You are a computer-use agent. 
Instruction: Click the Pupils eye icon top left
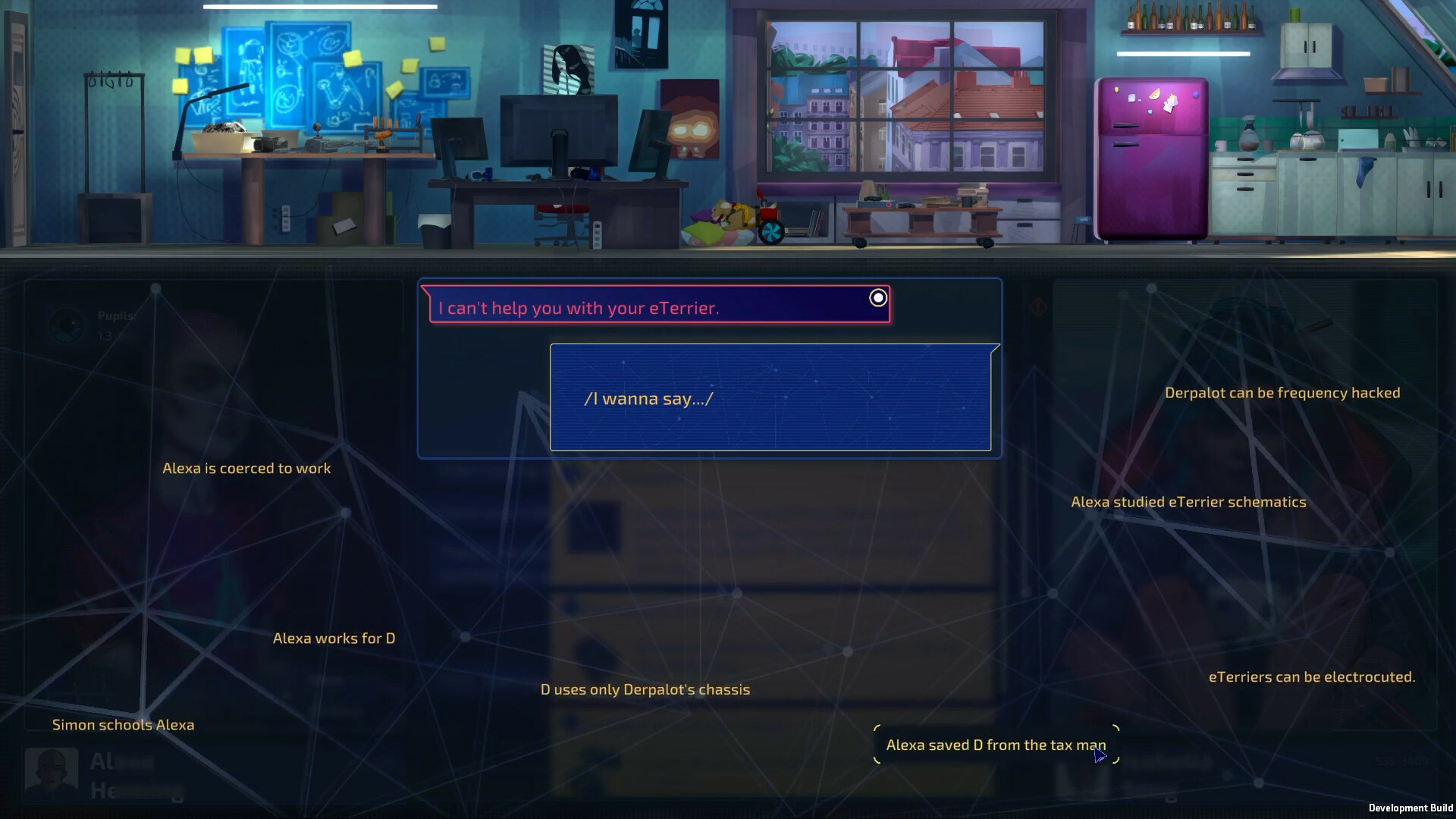(x=68, y=326)
